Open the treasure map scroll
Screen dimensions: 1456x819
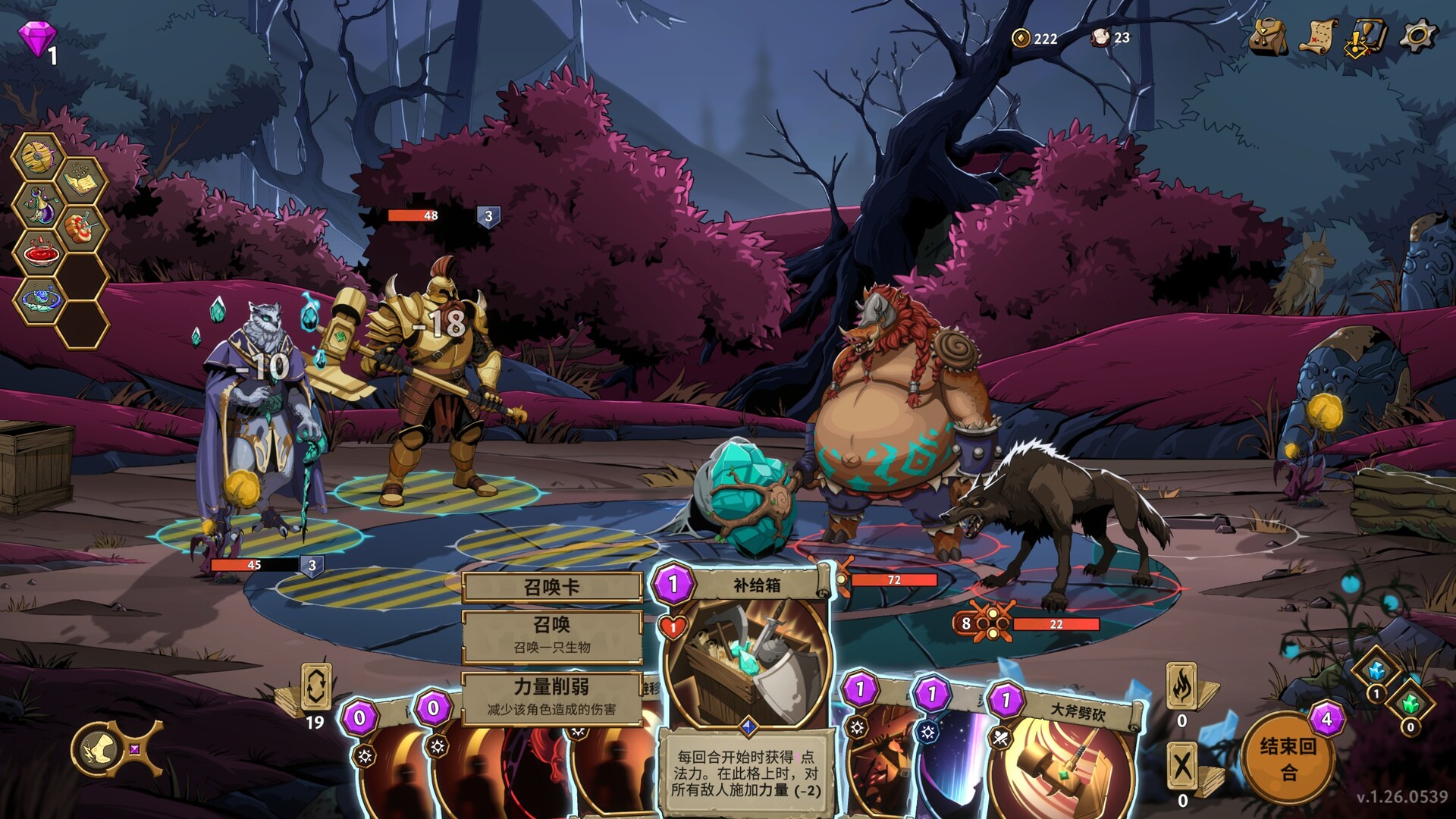click(x=1319, y=36)
